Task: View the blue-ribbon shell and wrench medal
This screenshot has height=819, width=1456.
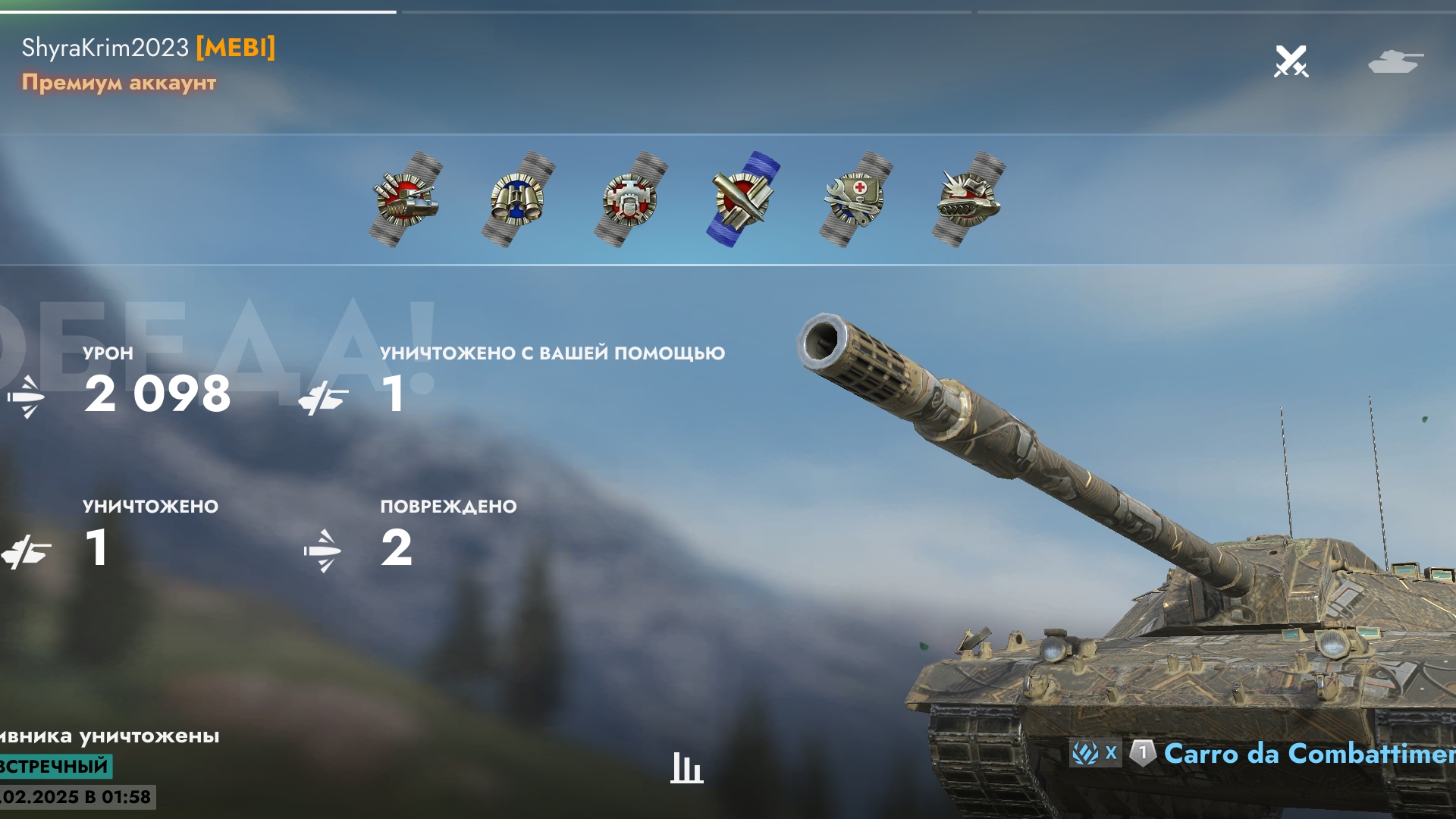Action: click(743, 199)
